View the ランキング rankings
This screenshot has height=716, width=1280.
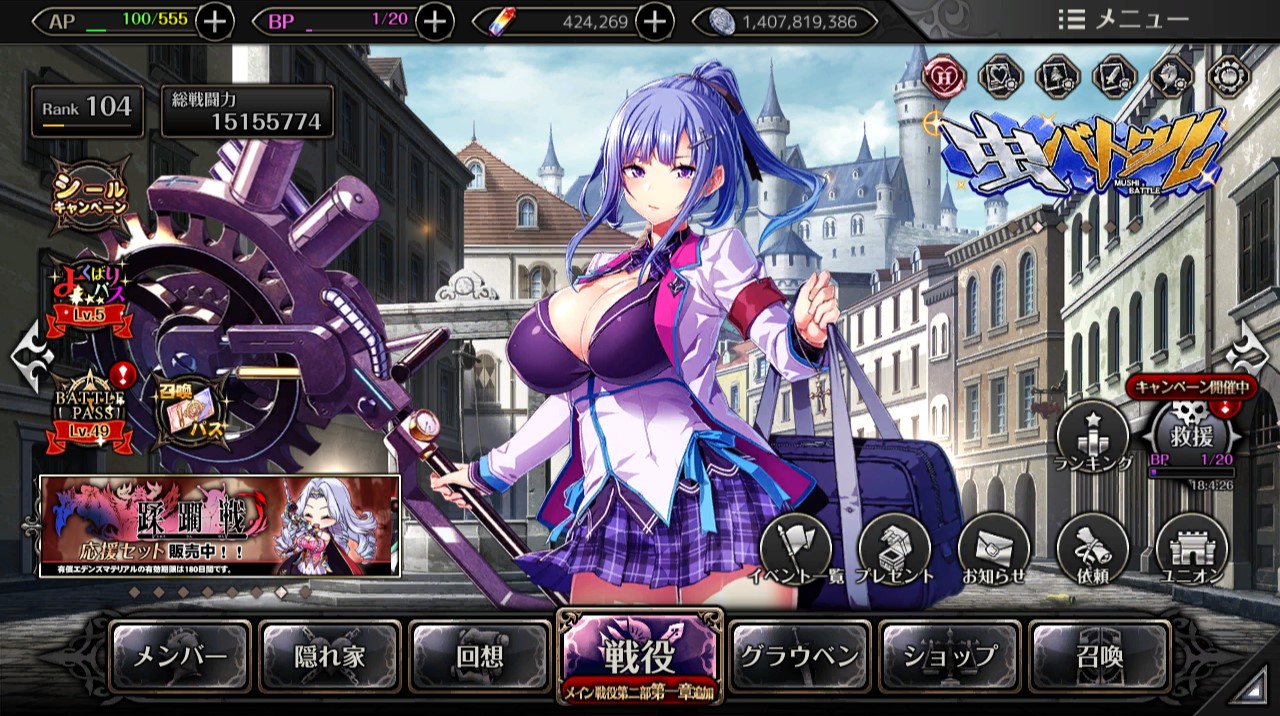click(1093, 437)
